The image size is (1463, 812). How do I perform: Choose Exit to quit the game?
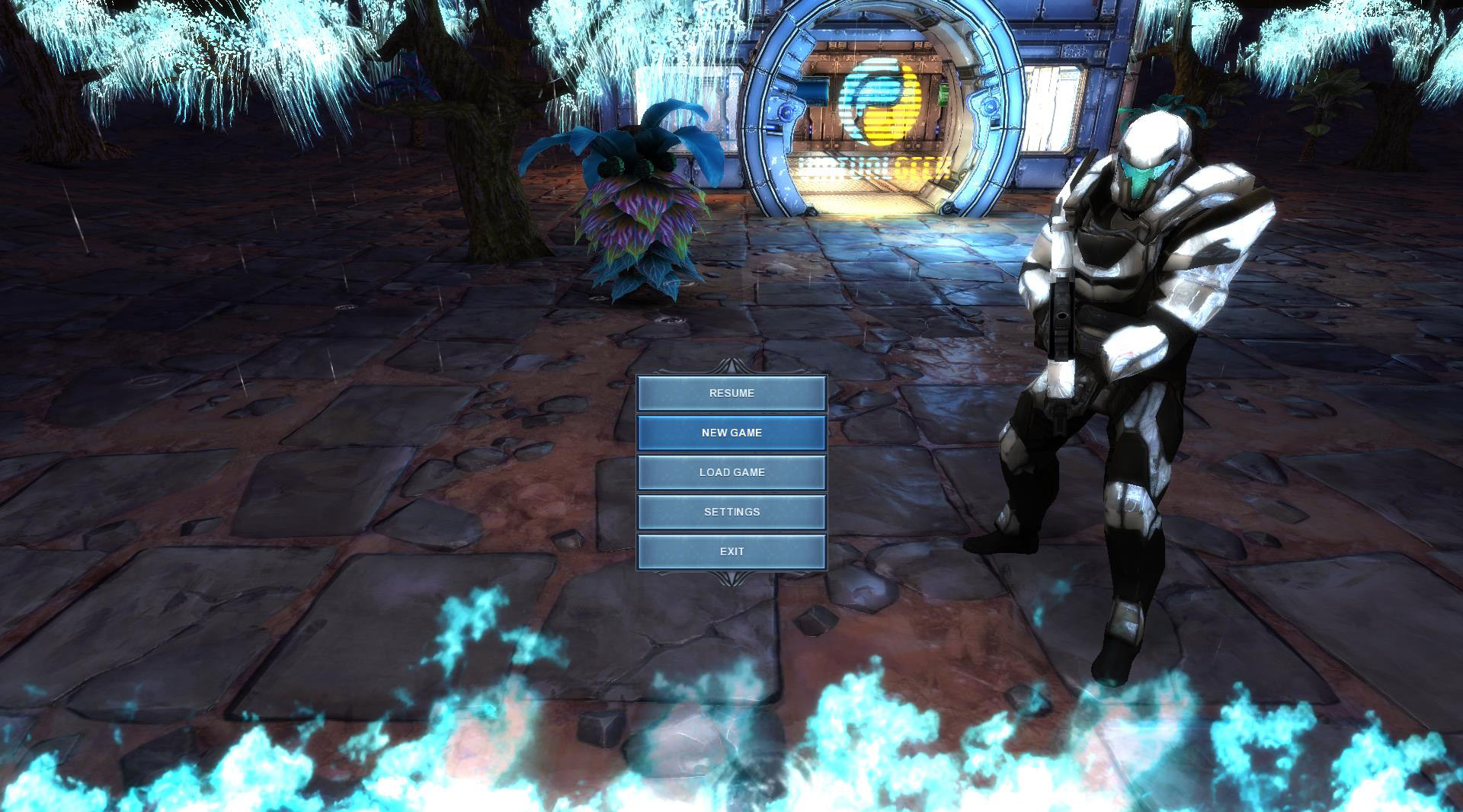(731, 551)
